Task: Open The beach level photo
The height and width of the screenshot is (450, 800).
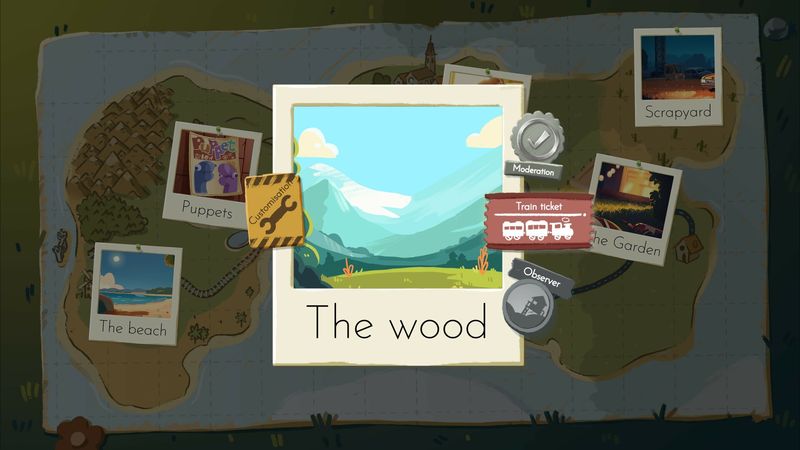Action: pos(135,292)
